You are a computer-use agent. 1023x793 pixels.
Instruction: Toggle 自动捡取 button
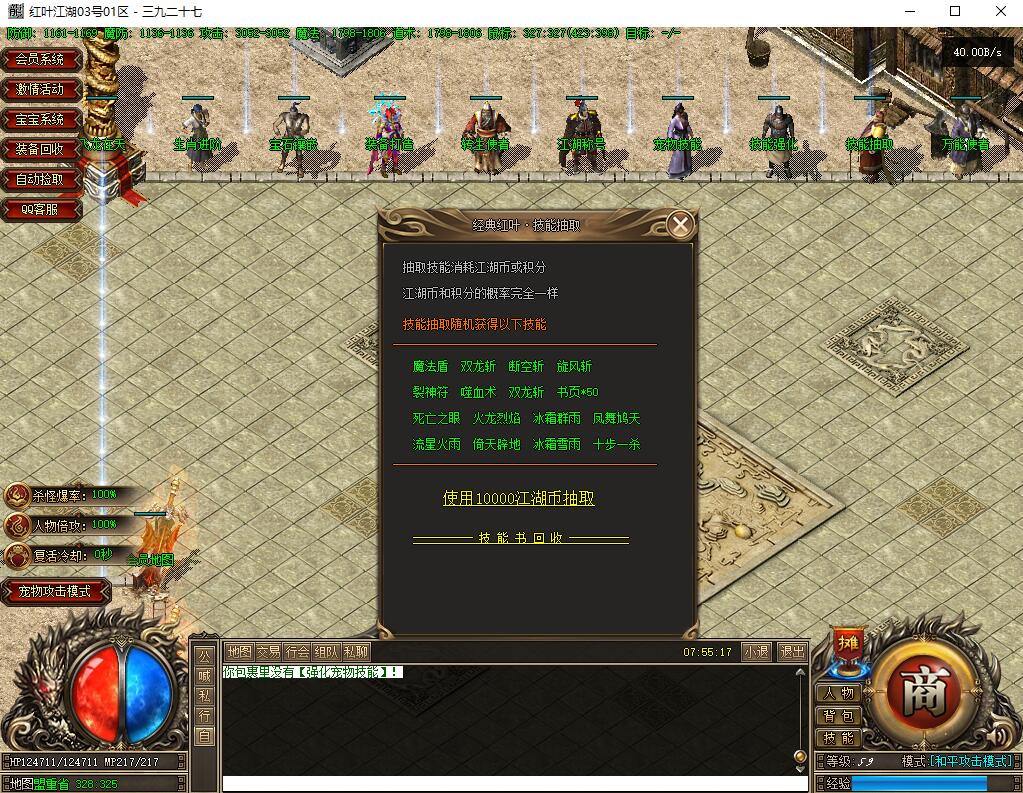pos(40,179)
